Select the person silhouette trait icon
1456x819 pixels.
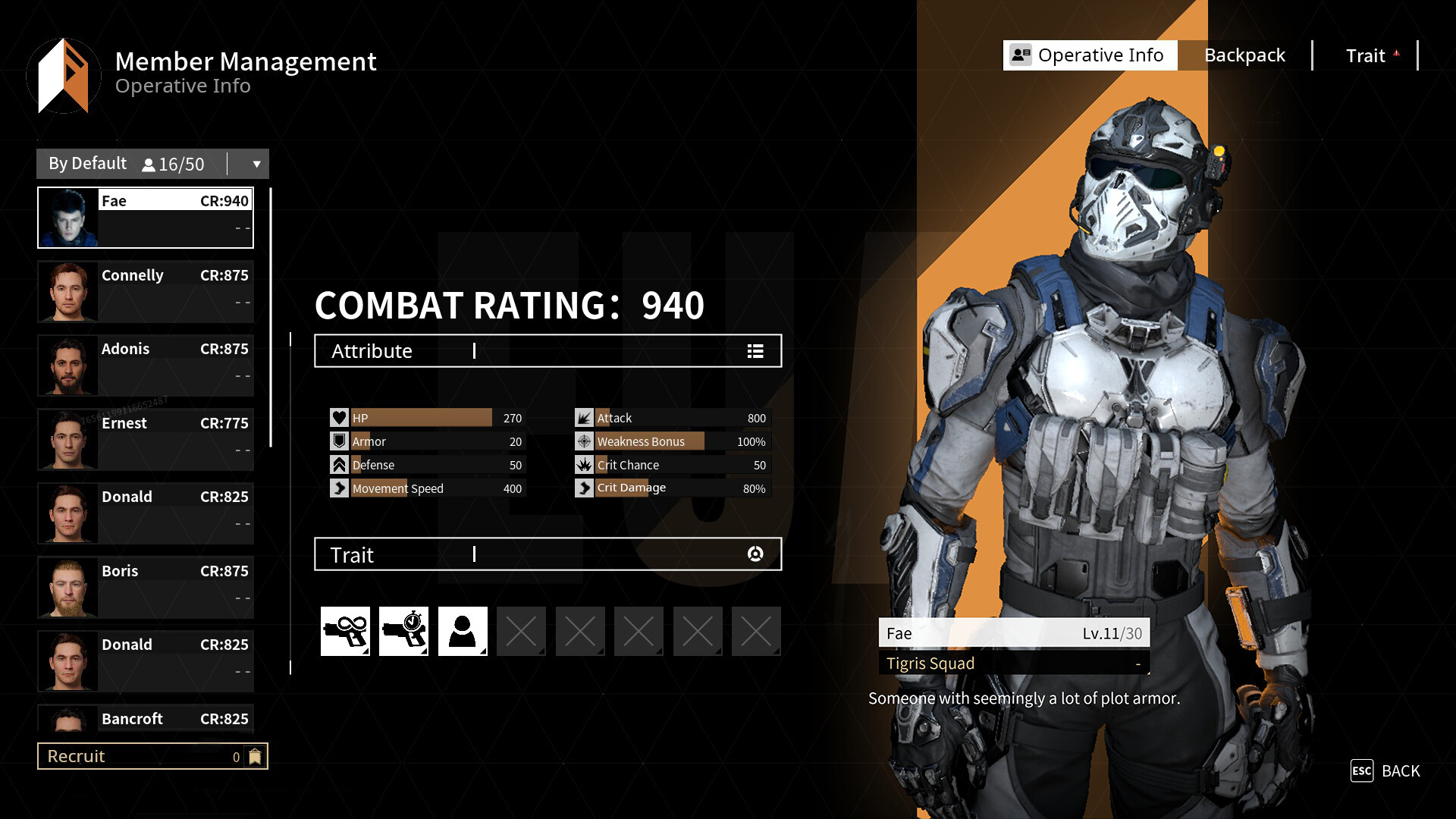tap(463, 631)
